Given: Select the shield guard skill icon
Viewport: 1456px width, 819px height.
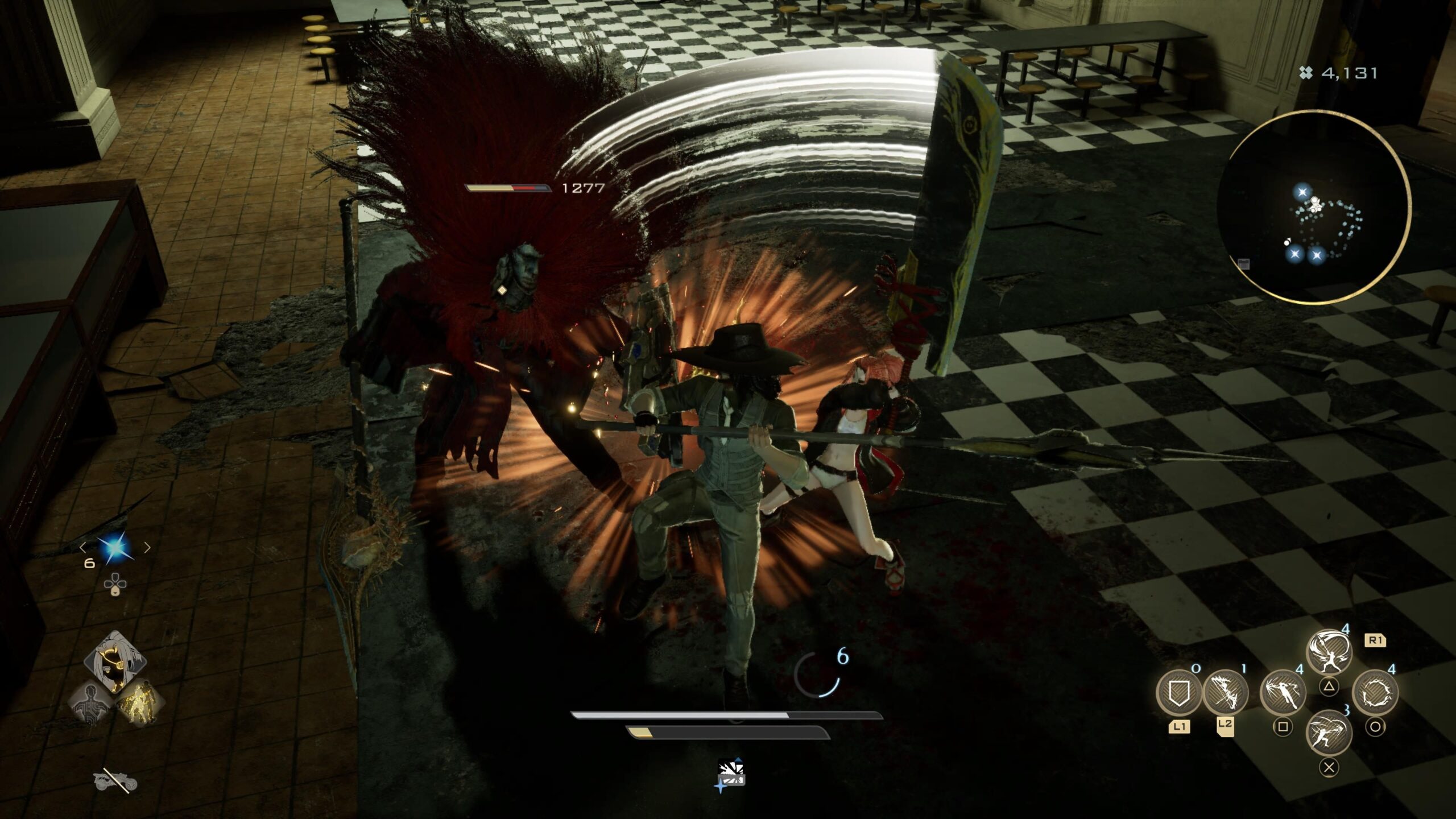Looking at the screenshot, I should tap(1178, 693).
